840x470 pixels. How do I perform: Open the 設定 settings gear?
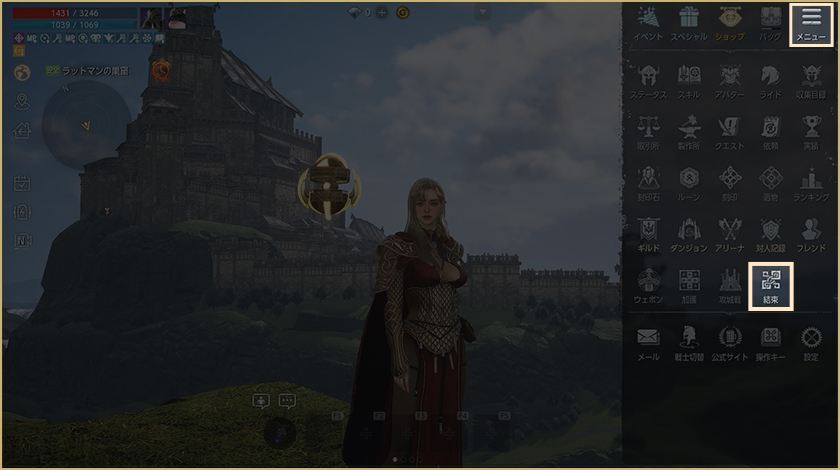click(x=811, y=342)
